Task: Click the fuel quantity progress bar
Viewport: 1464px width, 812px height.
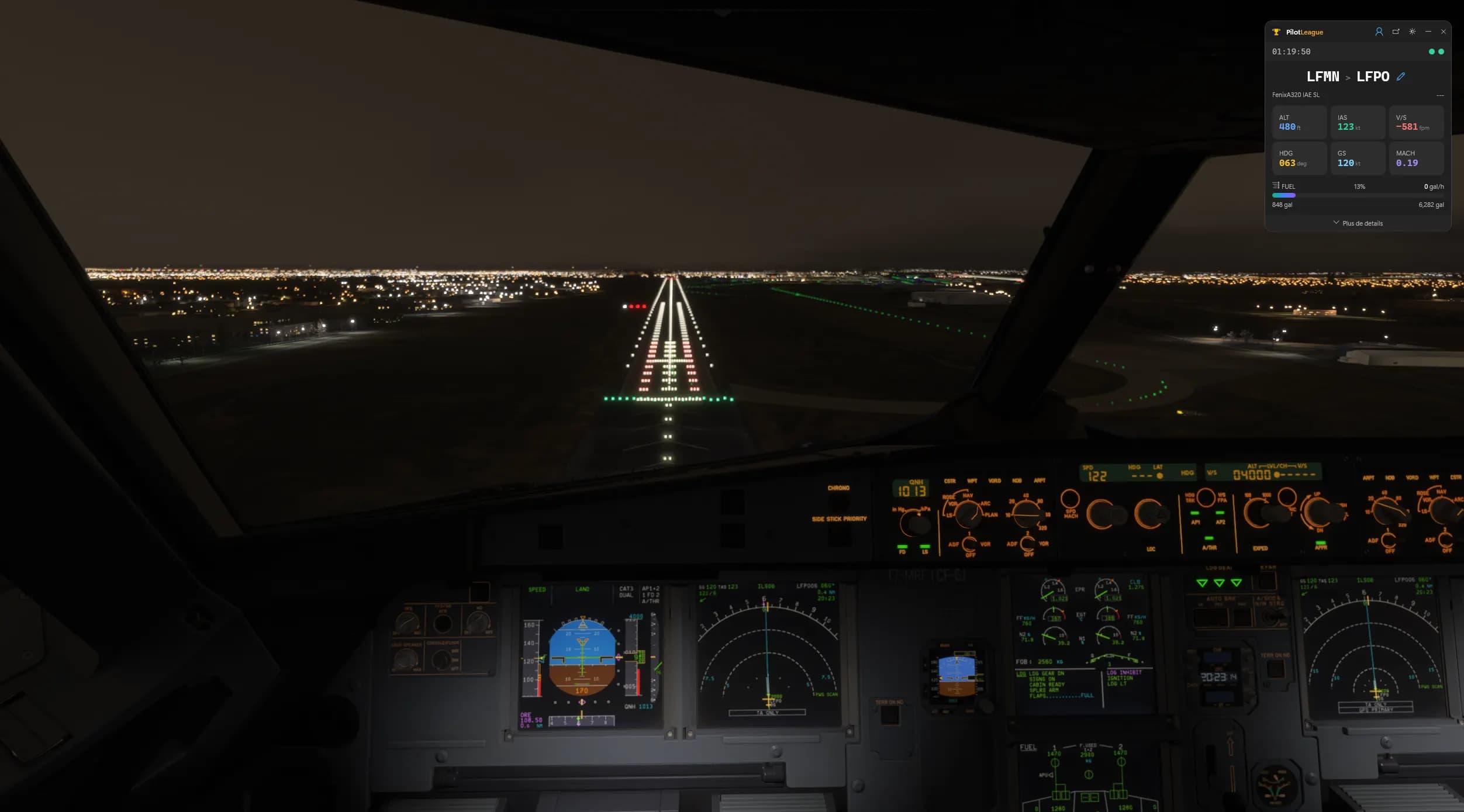Action: click(1358, 195)
